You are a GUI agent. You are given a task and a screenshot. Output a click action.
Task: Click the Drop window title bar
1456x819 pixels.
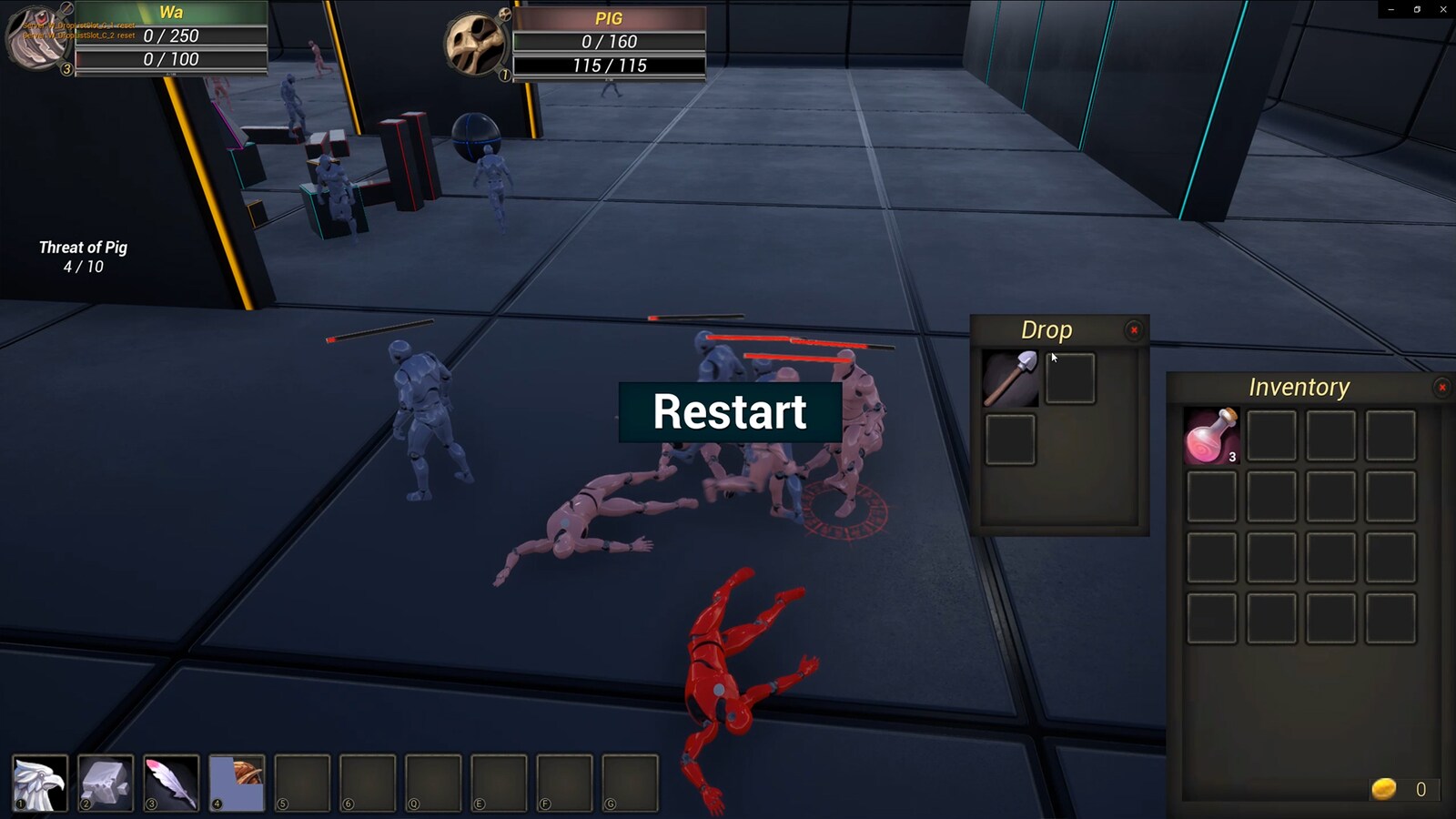1046,330
